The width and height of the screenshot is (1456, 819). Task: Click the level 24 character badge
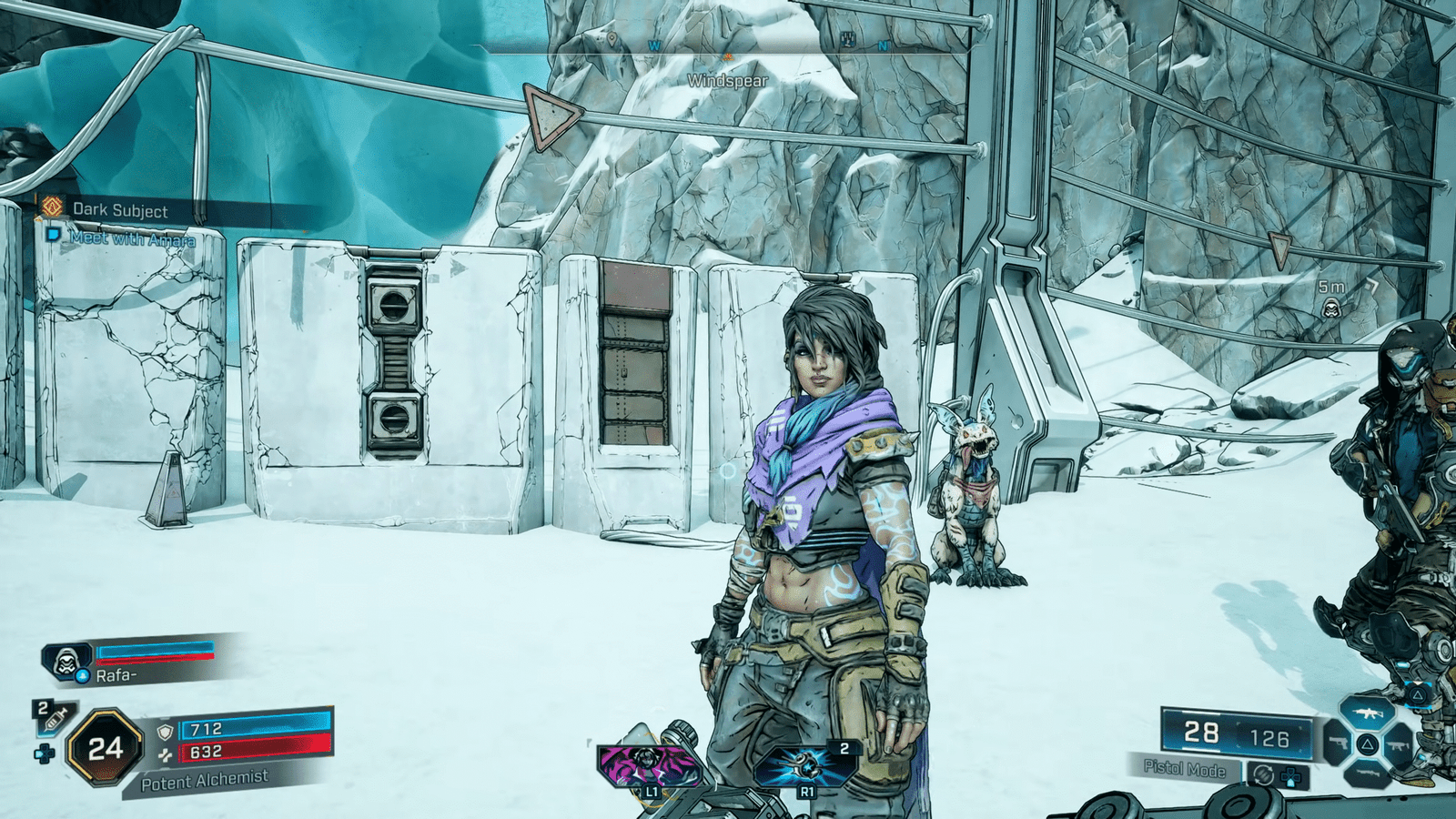click(x=106, y=748)
